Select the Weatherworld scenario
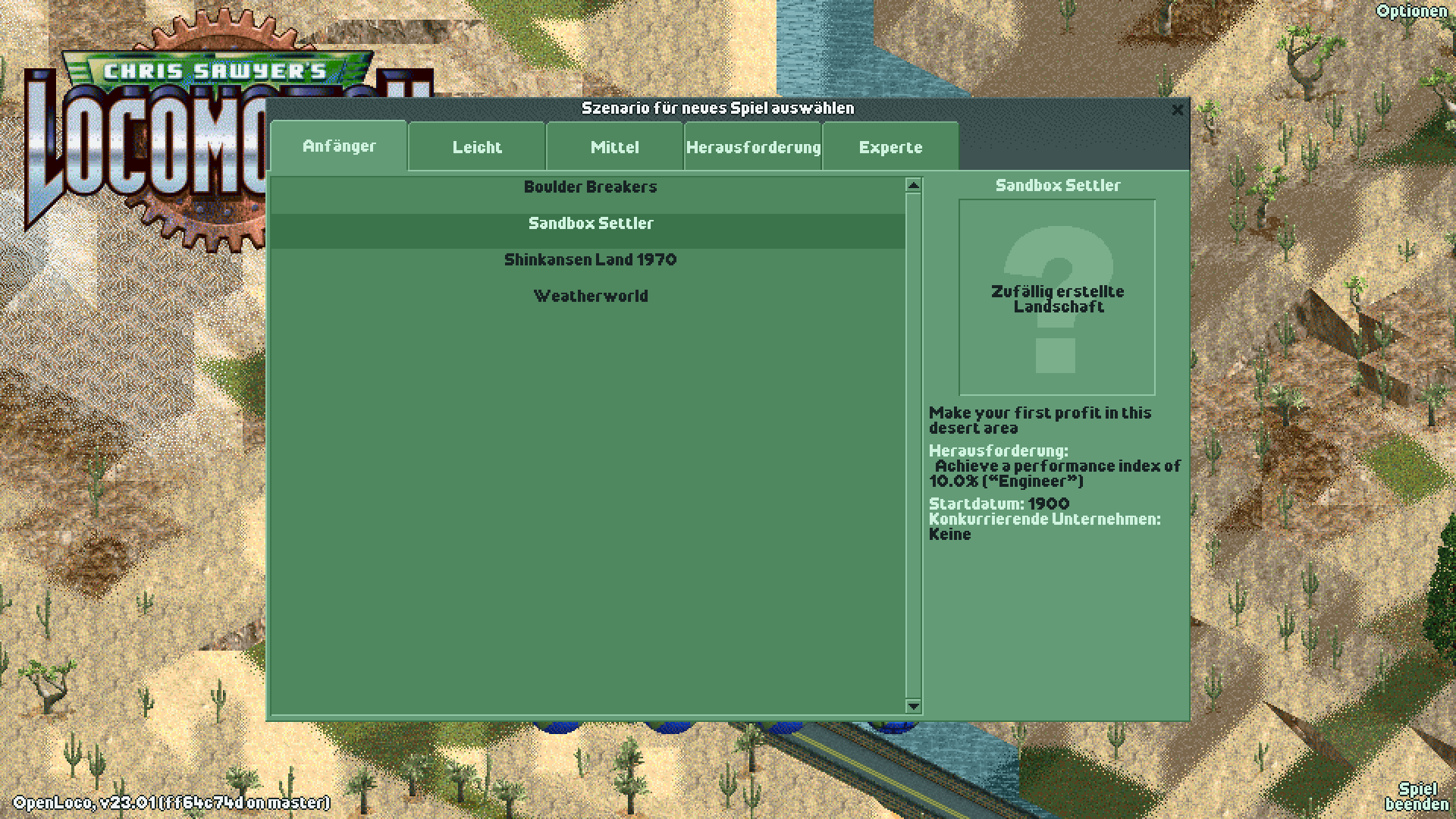This screenshot has width=1456, height=819. click(x=591, y=296)
